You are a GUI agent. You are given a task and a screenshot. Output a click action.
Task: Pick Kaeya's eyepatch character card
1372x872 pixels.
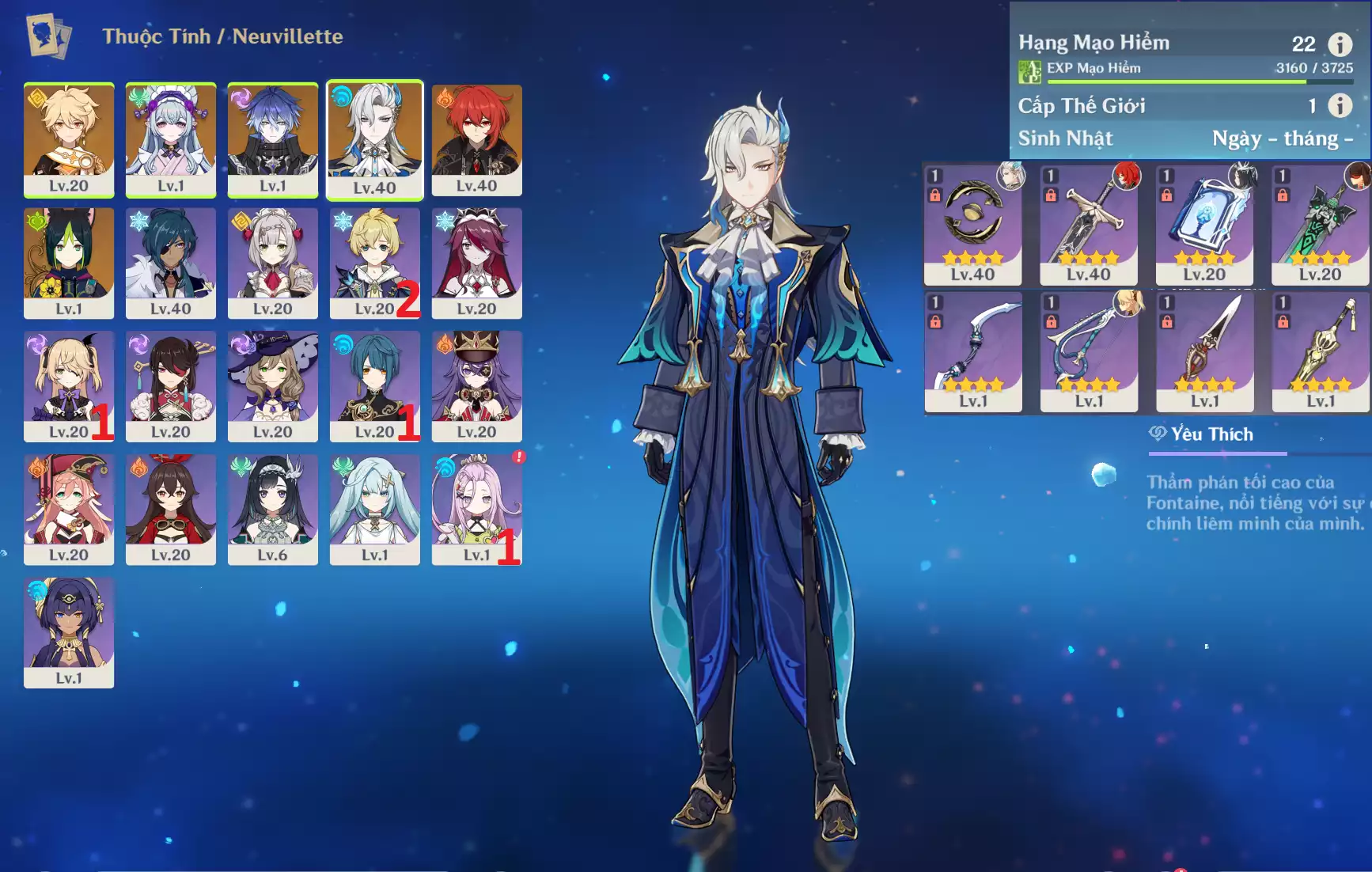click(x=171, y=263)
